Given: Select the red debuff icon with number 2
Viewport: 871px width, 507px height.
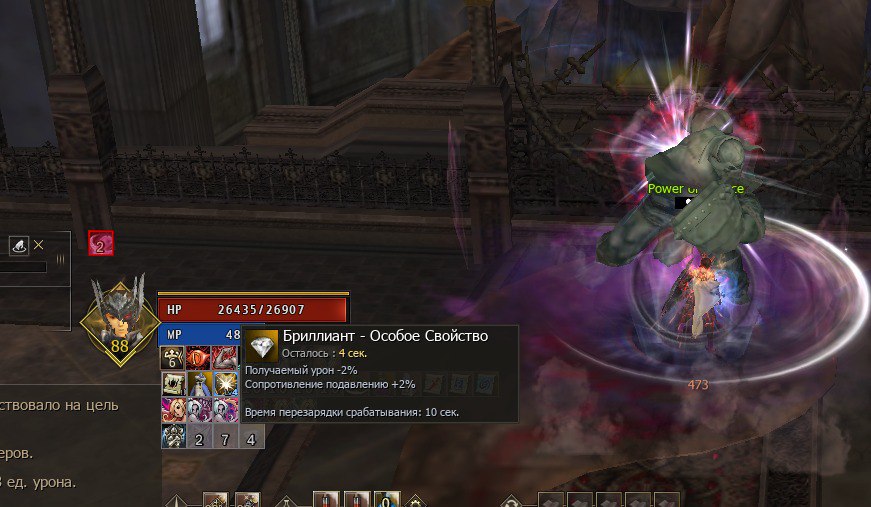Looking at the screenshot, I should 100,243.
